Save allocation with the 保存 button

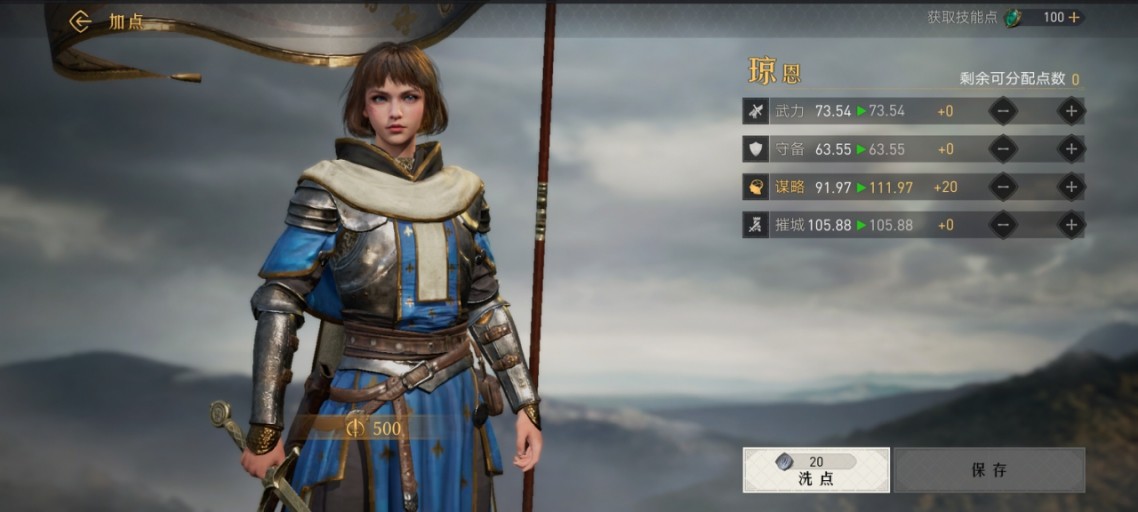pyautogui.click(x=989, y=470)
